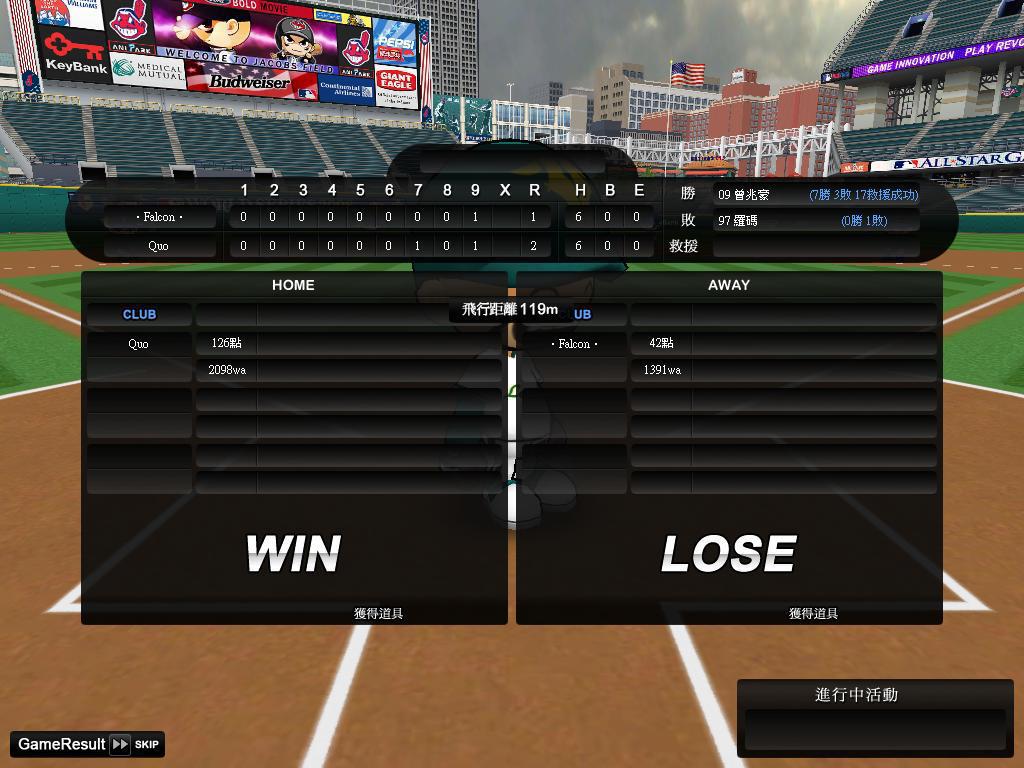Select the Quo player row under HOME

click(293, 343)
